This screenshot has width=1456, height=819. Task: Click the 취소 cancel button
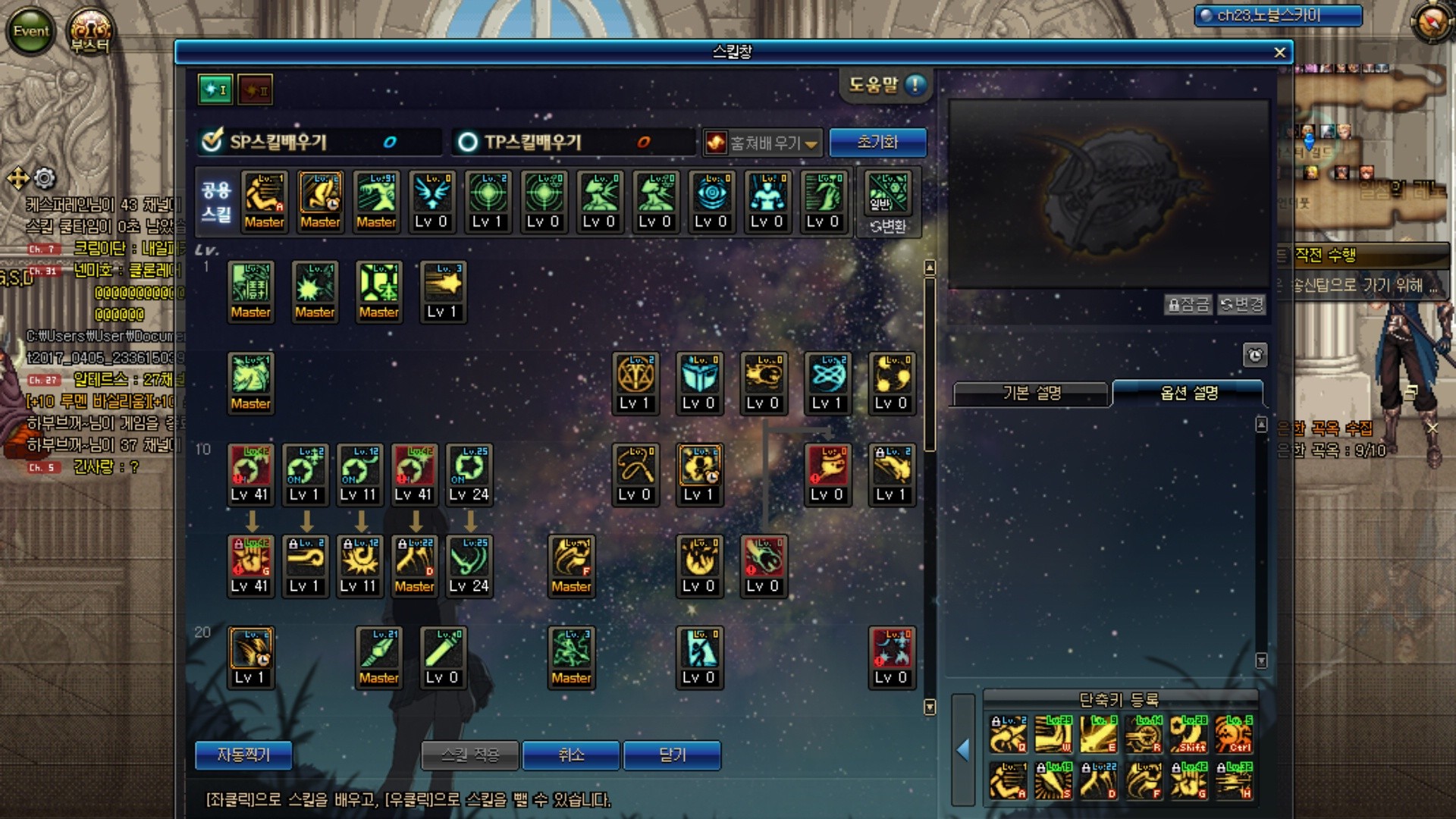(571, 755)
